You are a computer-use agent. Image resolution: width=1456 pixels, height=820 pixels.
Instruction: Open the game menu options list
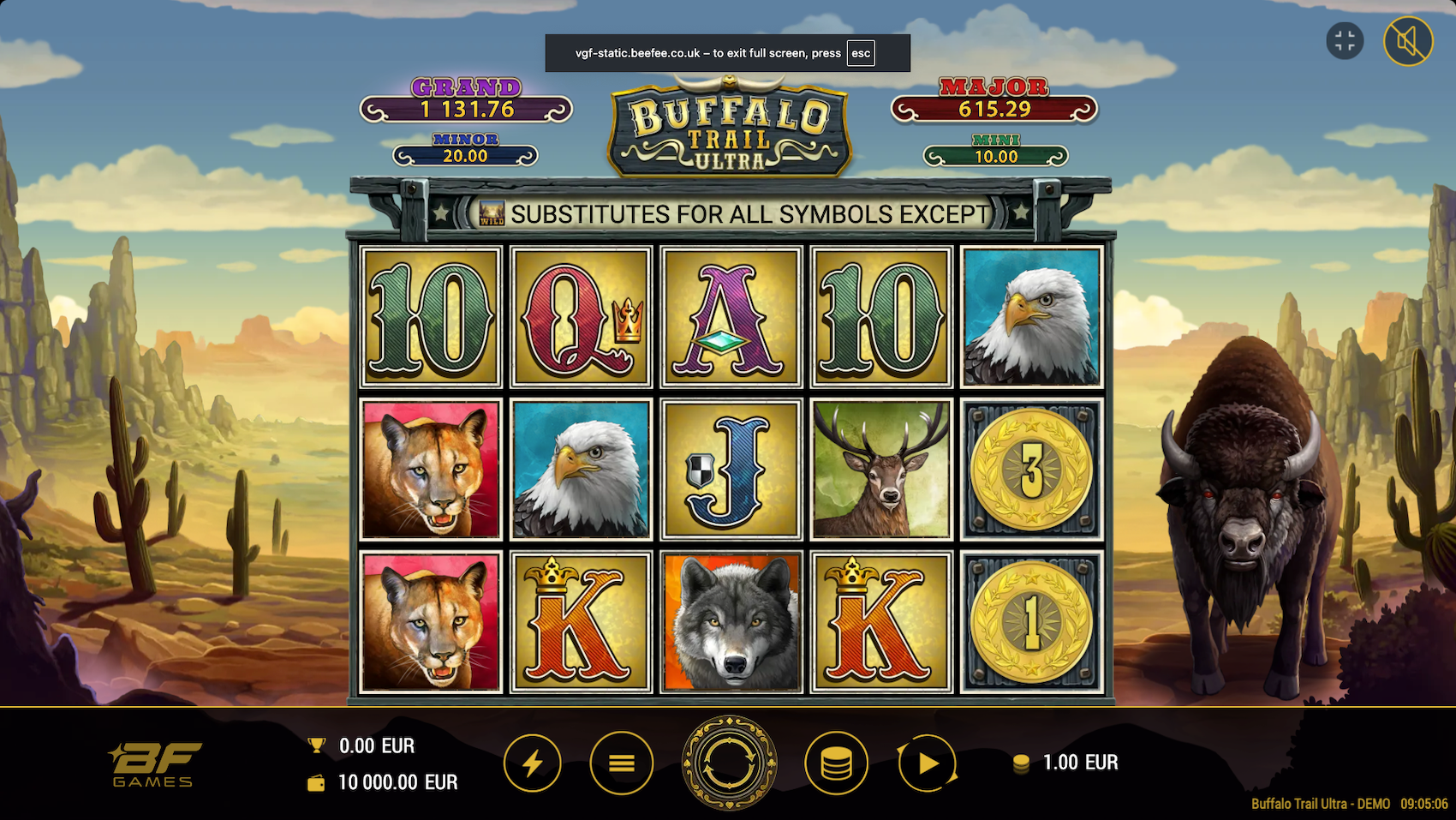620,762
